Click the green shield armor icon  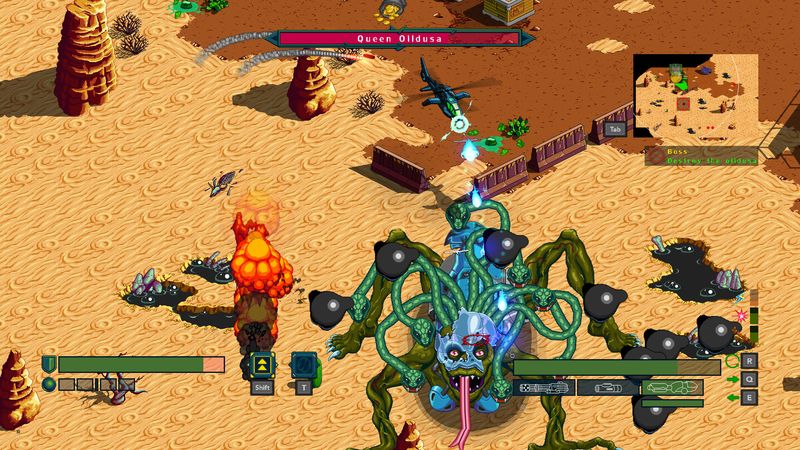pos(49,364)
